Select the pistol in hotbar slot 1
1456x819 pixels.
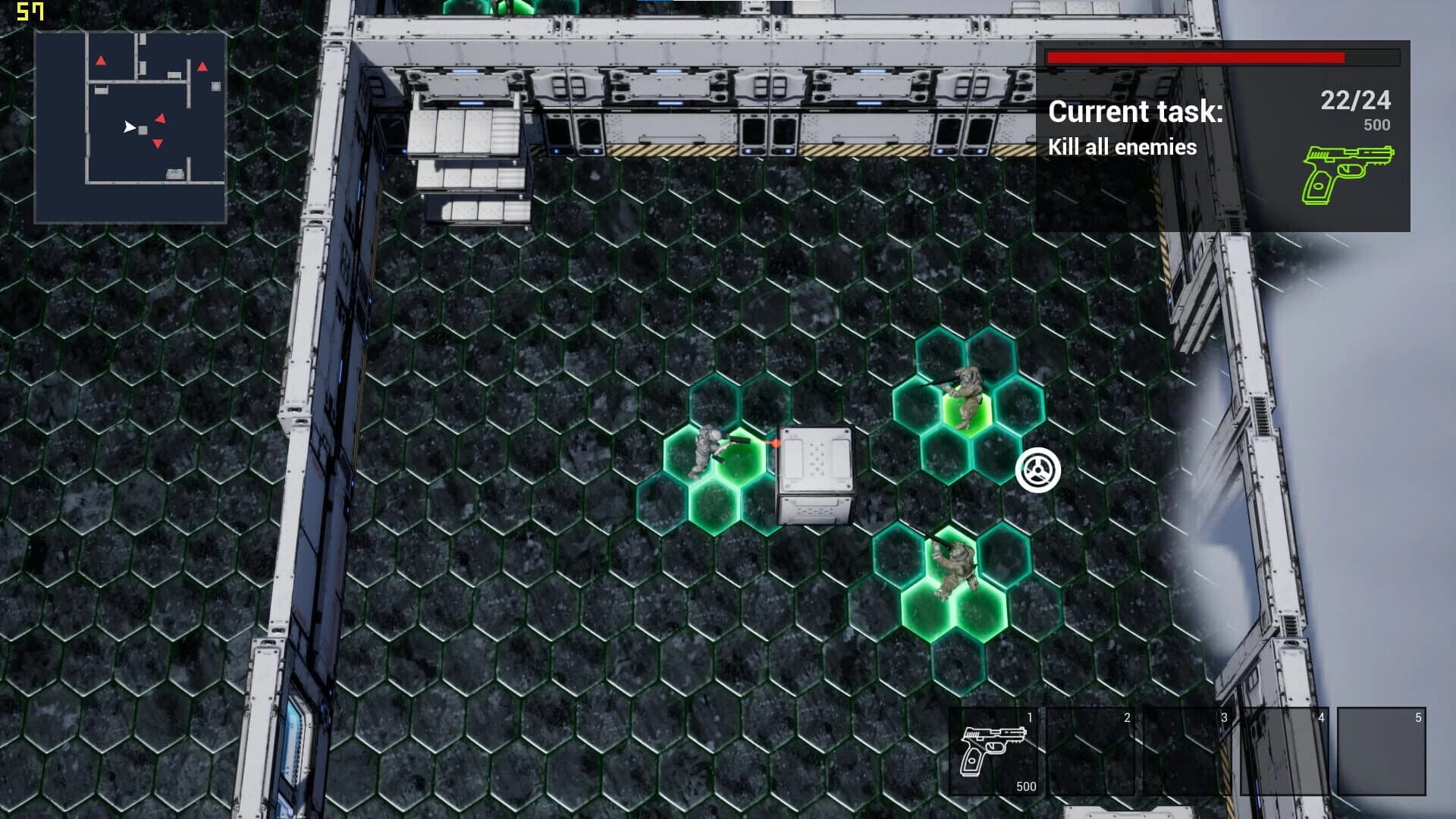(993, 751)
